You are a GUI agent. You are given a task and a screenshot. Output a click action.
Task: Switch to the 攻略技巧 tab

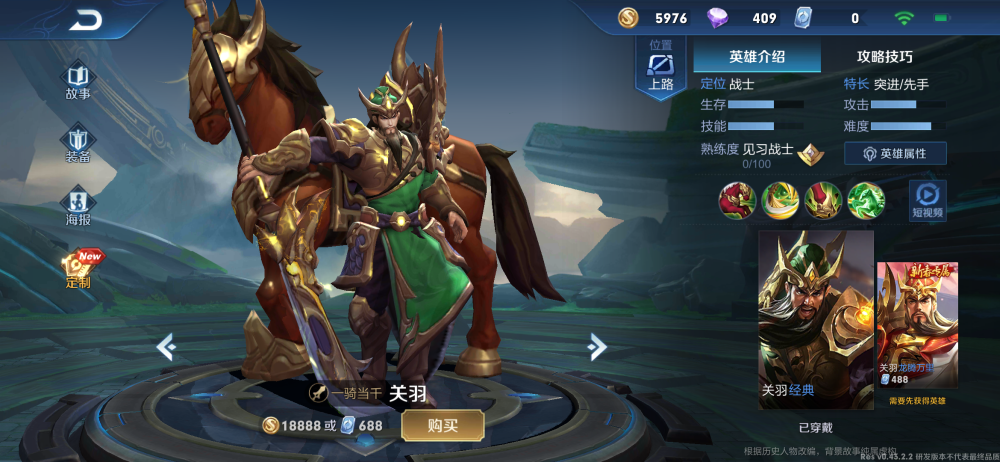pos(885,57)
